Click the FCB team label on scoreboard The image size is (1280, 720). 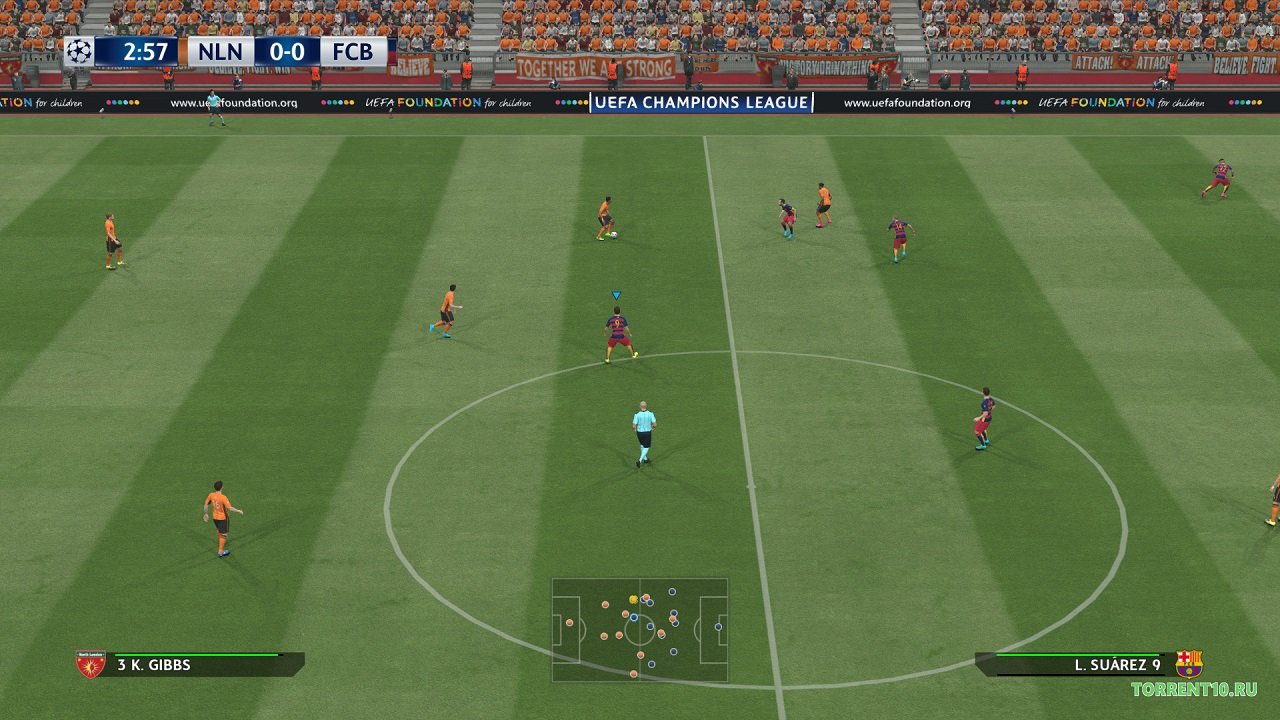pyautogui.click(x=353, y=52)
